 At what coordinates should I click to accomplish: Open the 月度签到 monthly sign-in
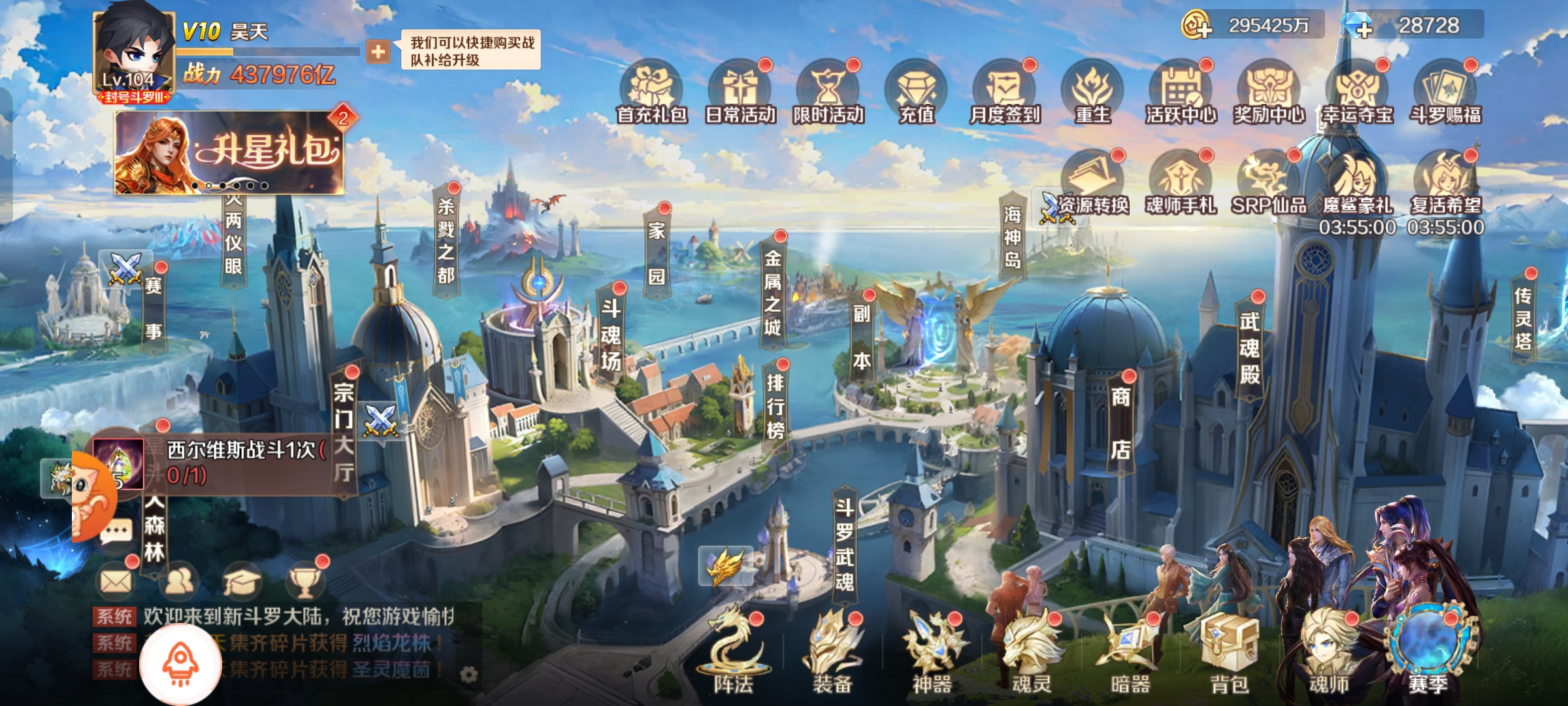[x=1004, y=93]
